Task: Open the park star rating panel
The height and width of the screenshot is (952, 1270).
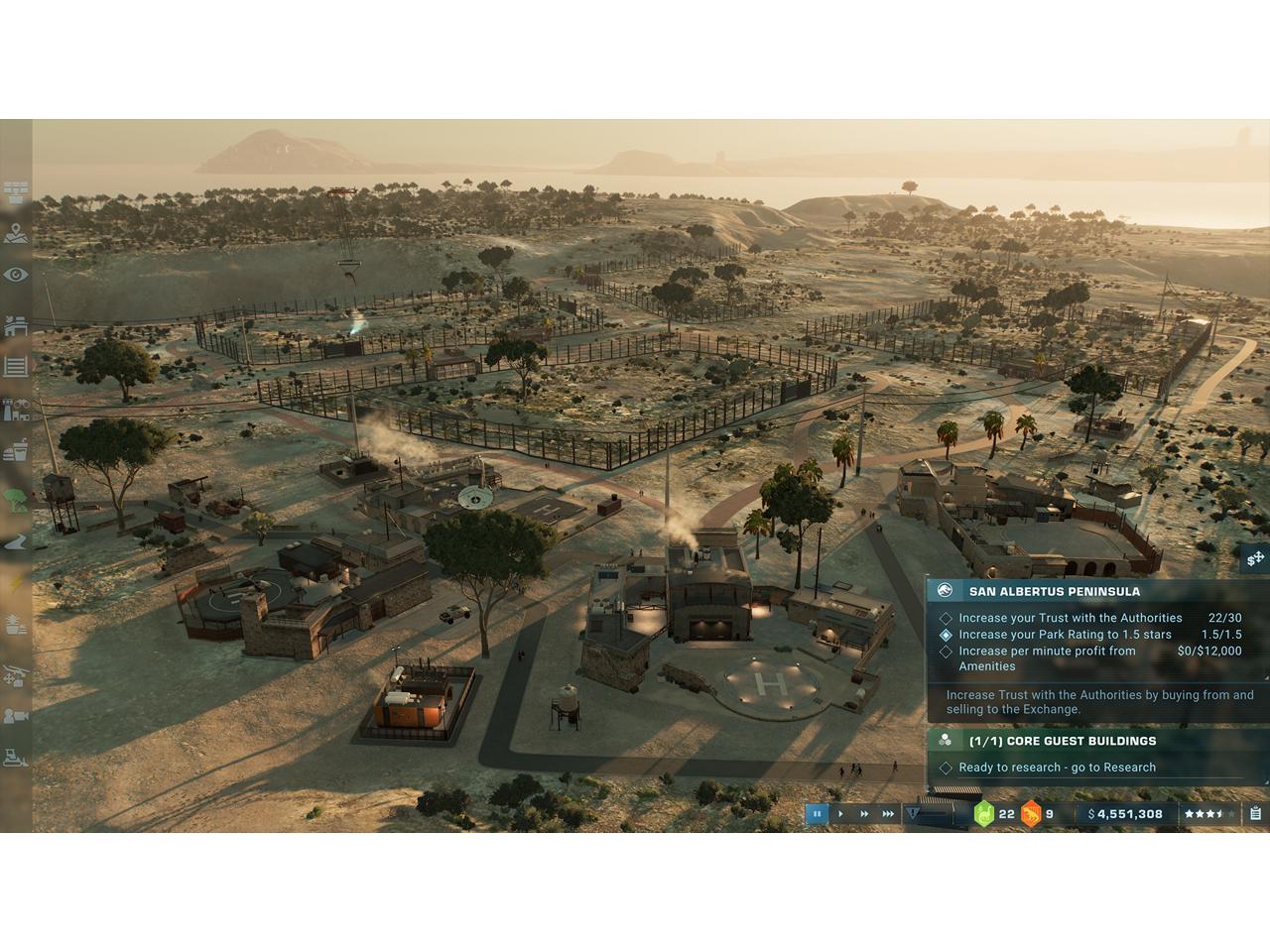Action: pyautogui.click(x=1209, y=814)
